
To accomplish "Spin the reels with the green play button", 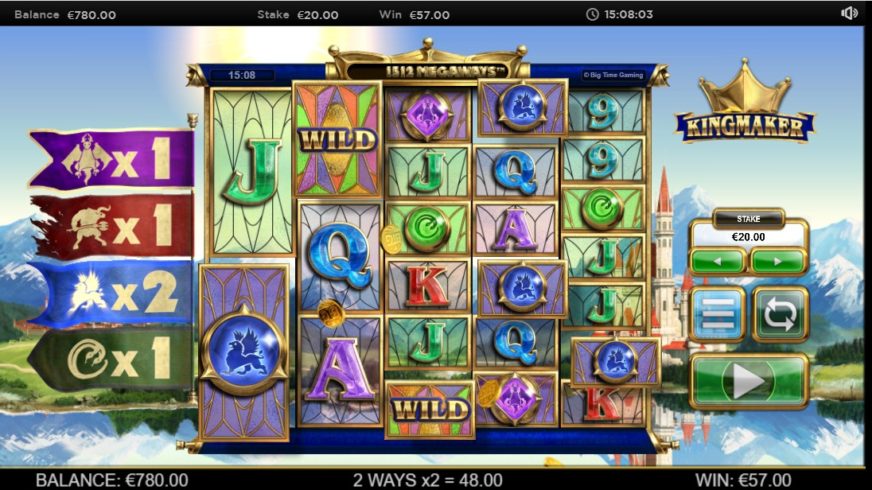I will [x=748, y=381].
